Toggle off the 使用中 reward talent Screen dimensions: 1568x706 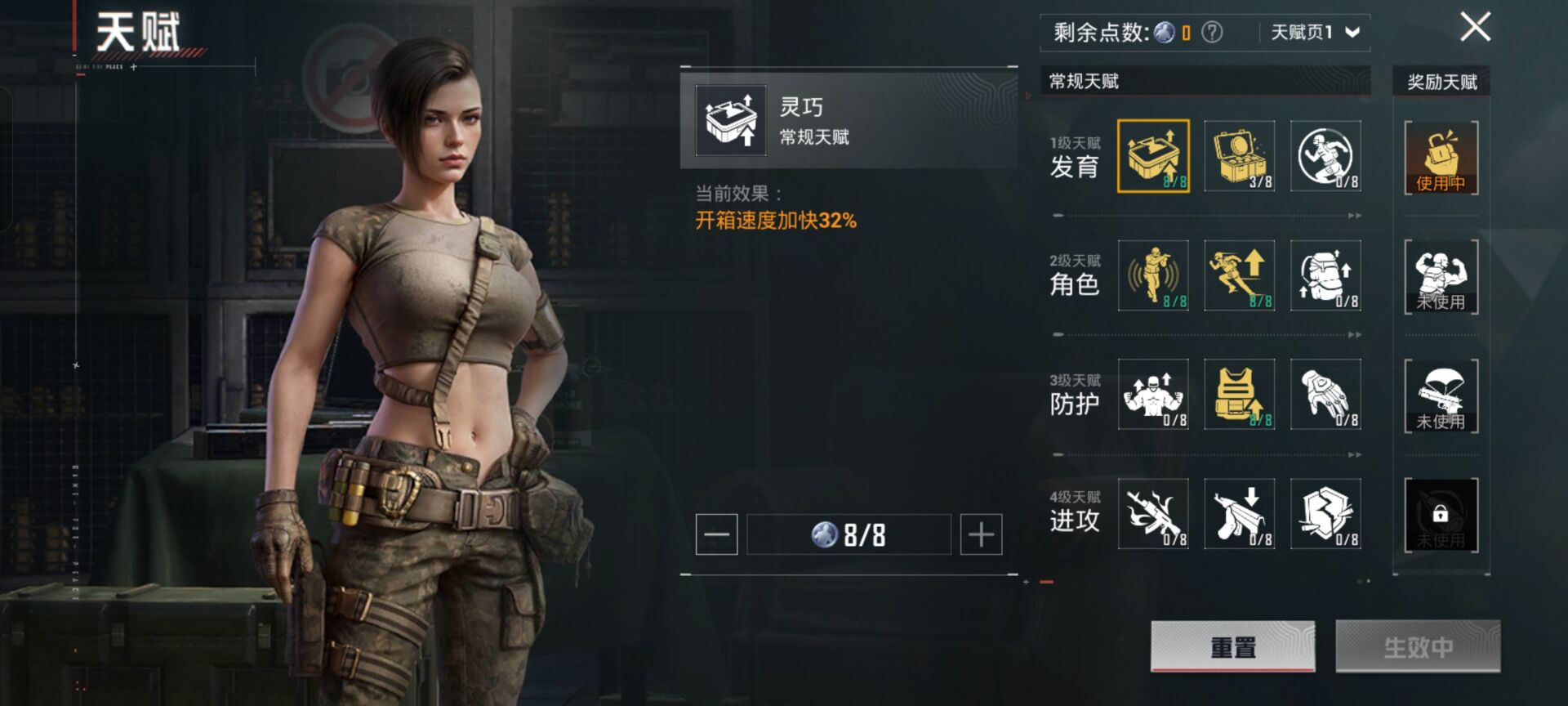(1440, 159)
